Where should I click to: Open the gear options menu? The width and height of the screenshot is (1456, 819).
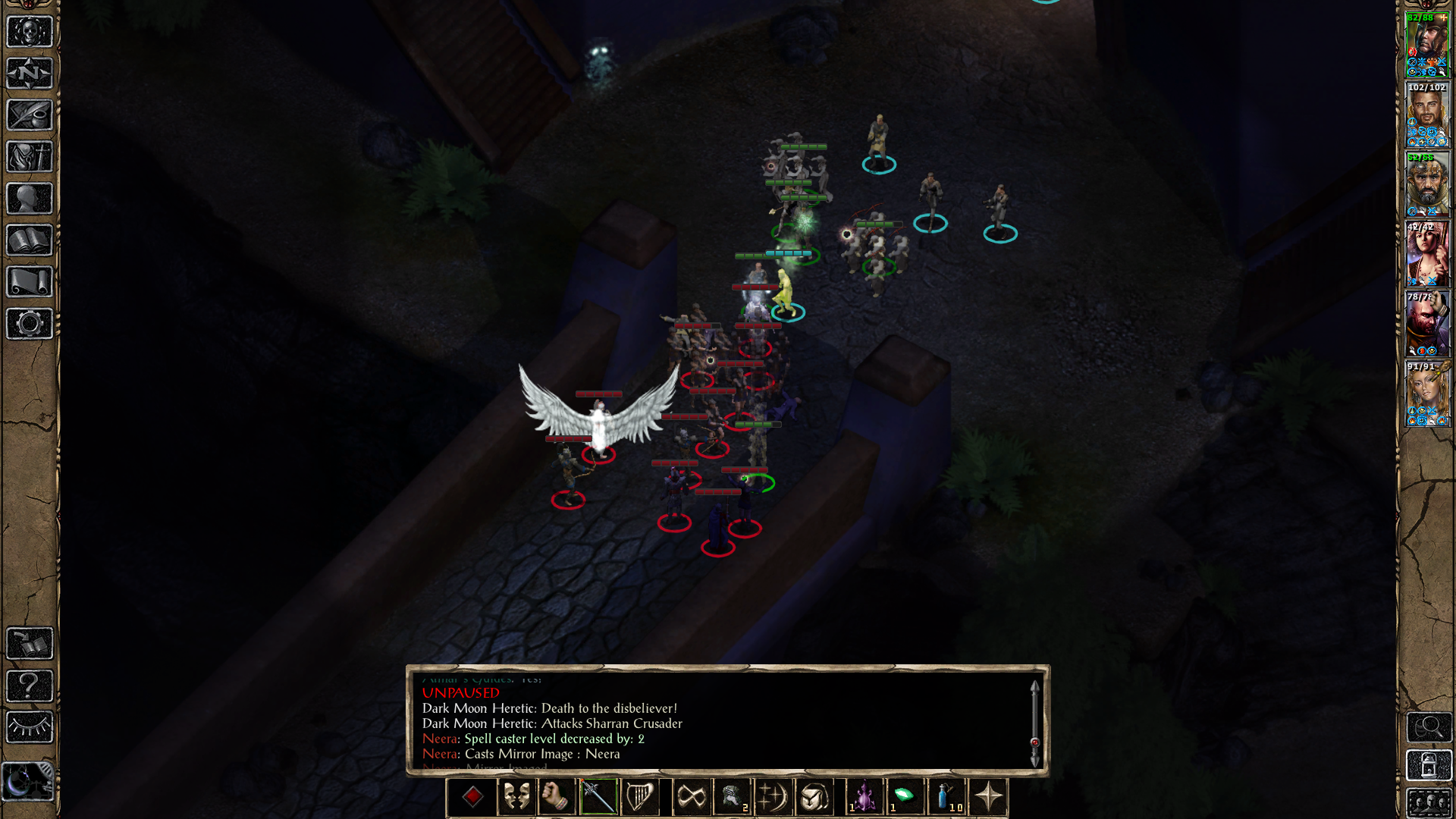tap(30, 324)
